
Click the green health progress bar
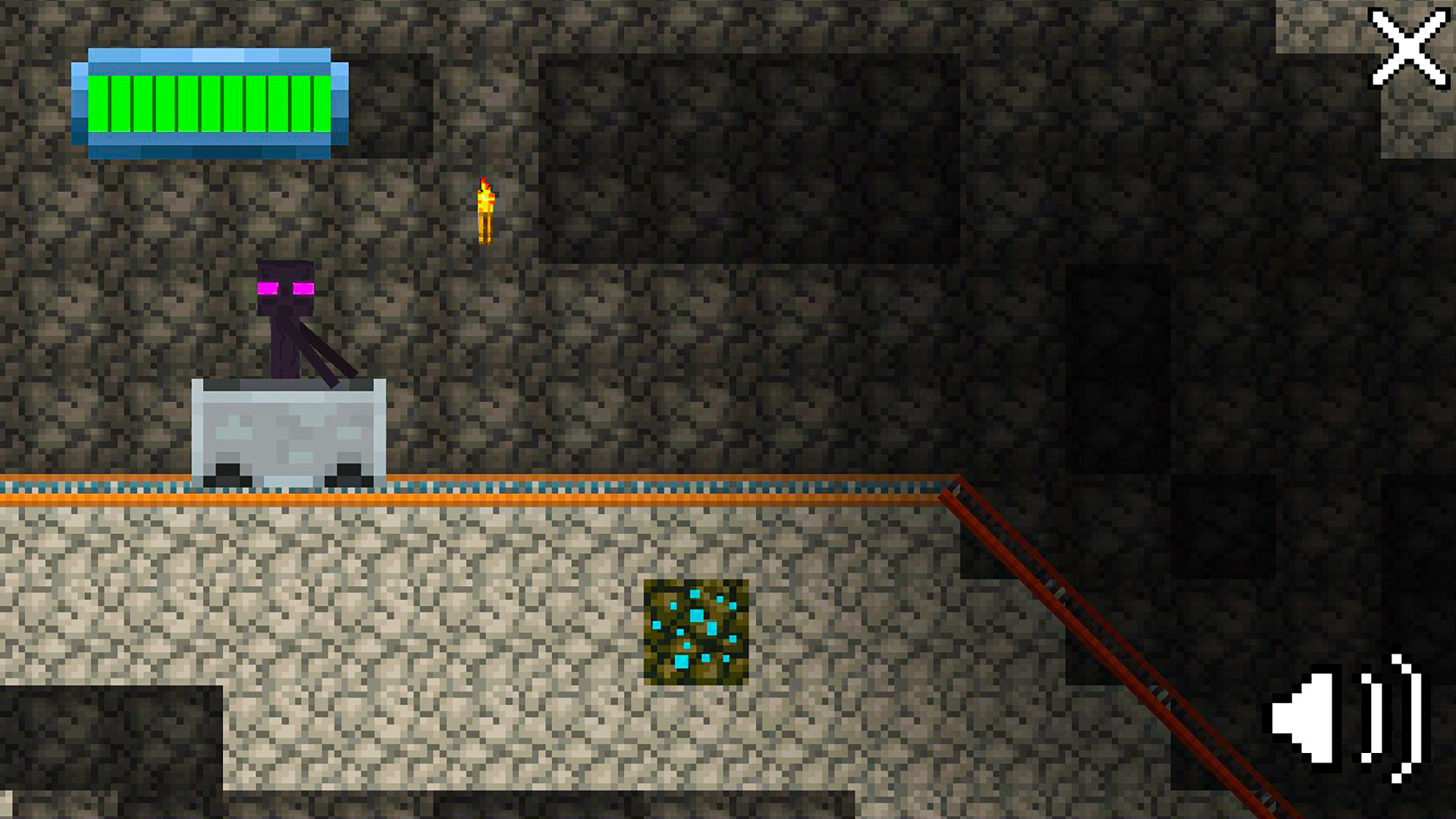[x=209, y=102]
